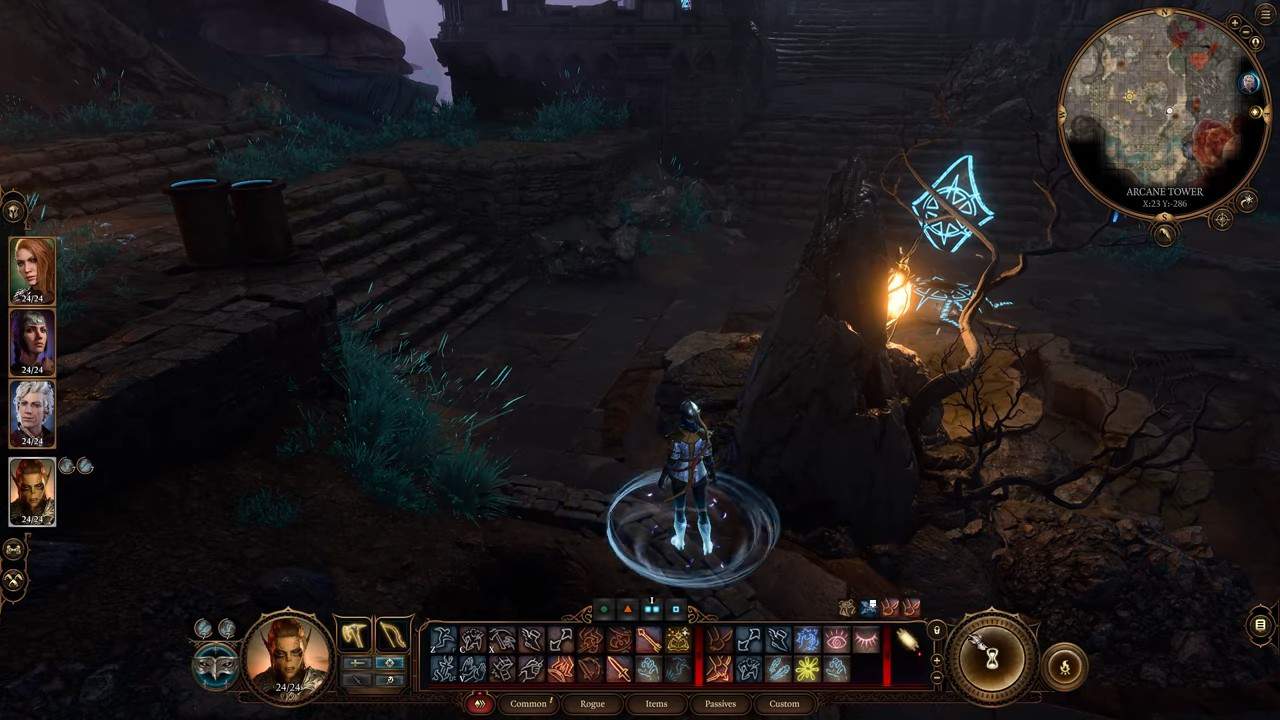
Task: Zoom in the minimap with plus button
Action: pos(1236,22)
